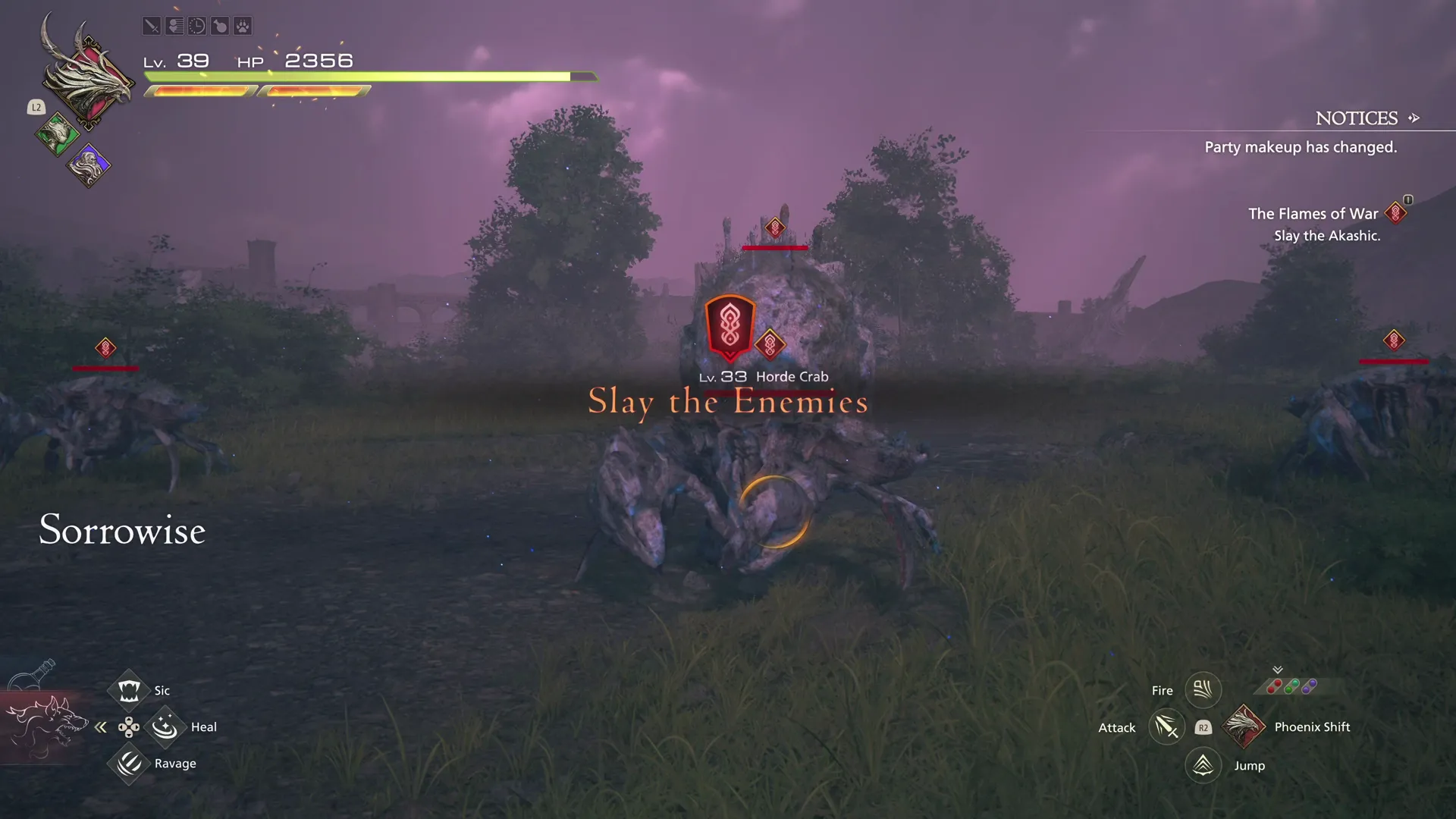Expand the eikon switcher above the ability wheel
This screenshot has height=819, width=1456.
coord(1278,670)
